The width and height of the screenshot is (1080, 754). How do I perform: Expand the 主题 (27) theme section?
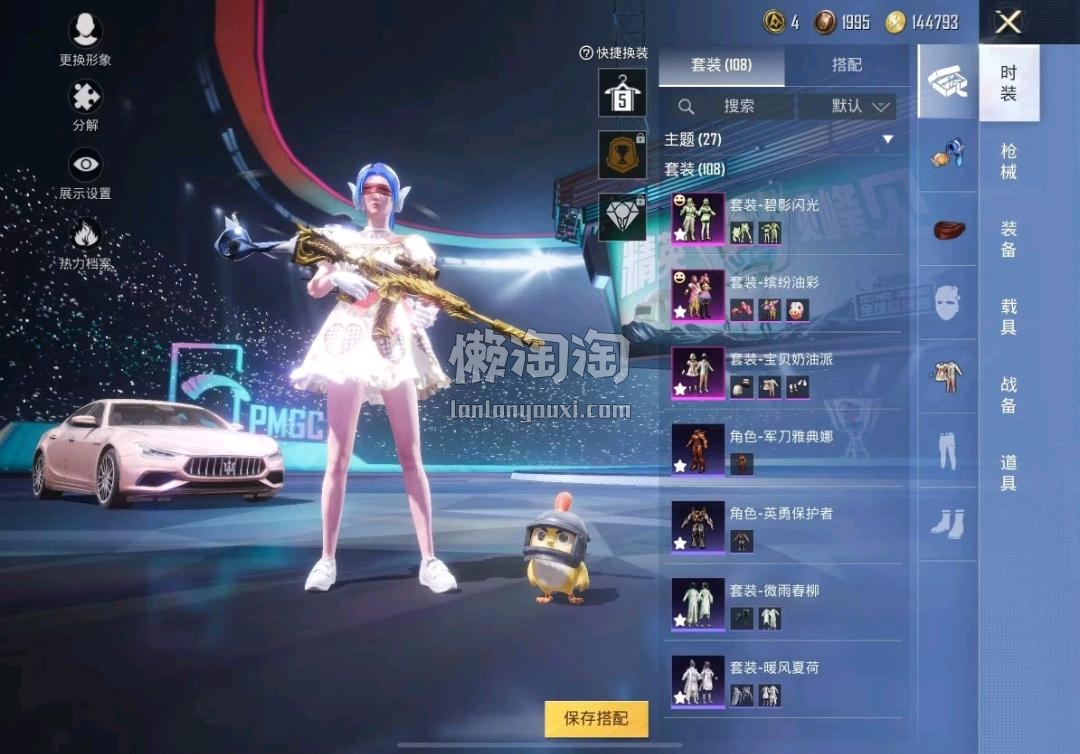[780, 139]
